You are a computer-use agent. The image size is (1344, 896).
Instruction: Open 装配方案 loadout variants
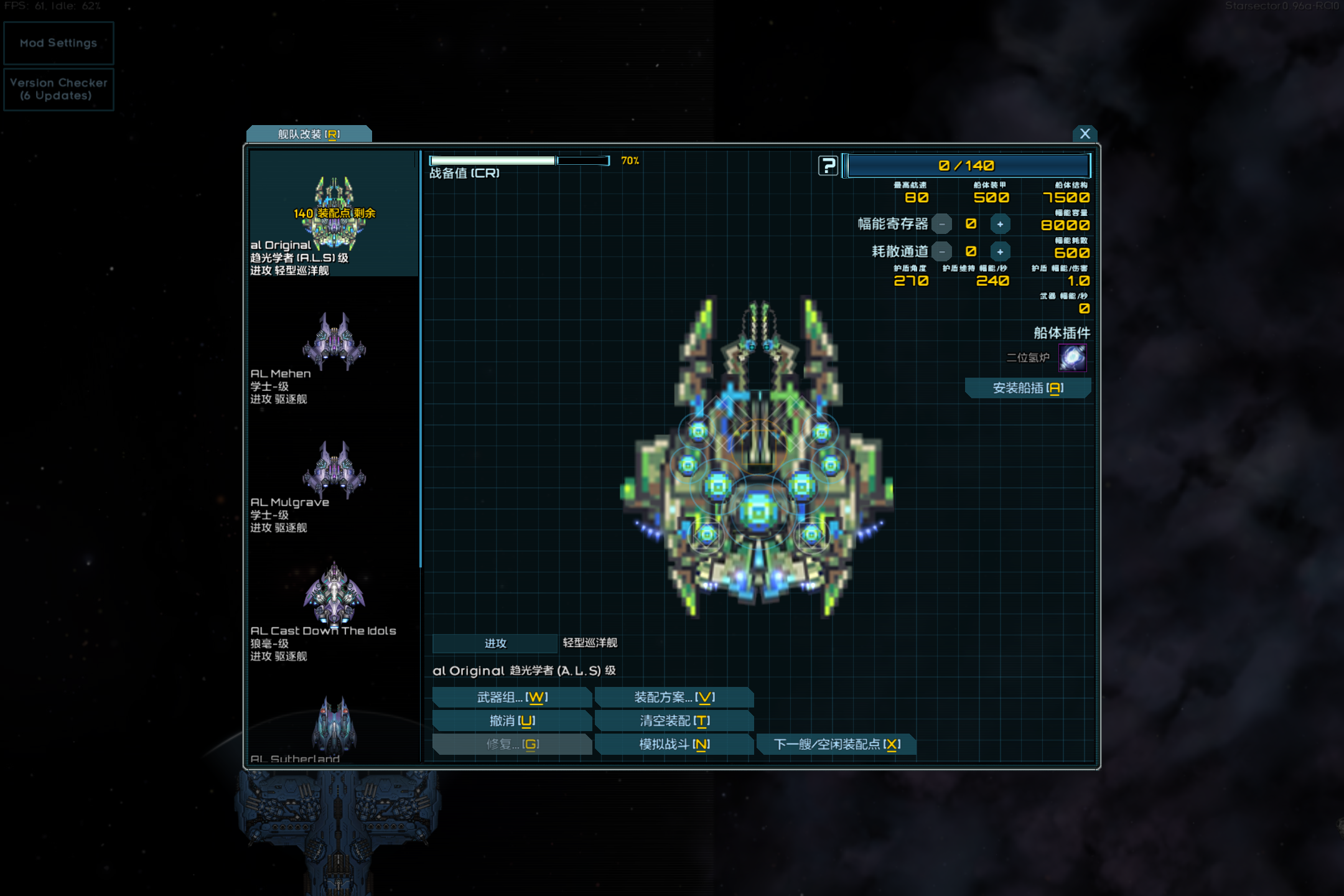[x=674, y=698]
